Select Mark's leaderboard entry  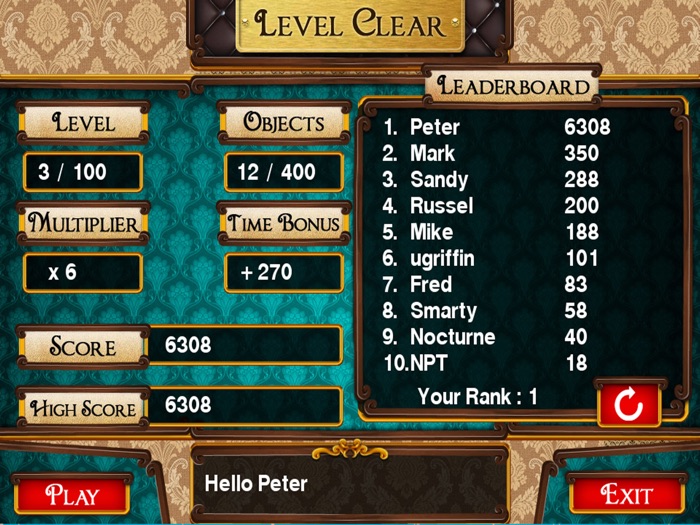[497, 153]
